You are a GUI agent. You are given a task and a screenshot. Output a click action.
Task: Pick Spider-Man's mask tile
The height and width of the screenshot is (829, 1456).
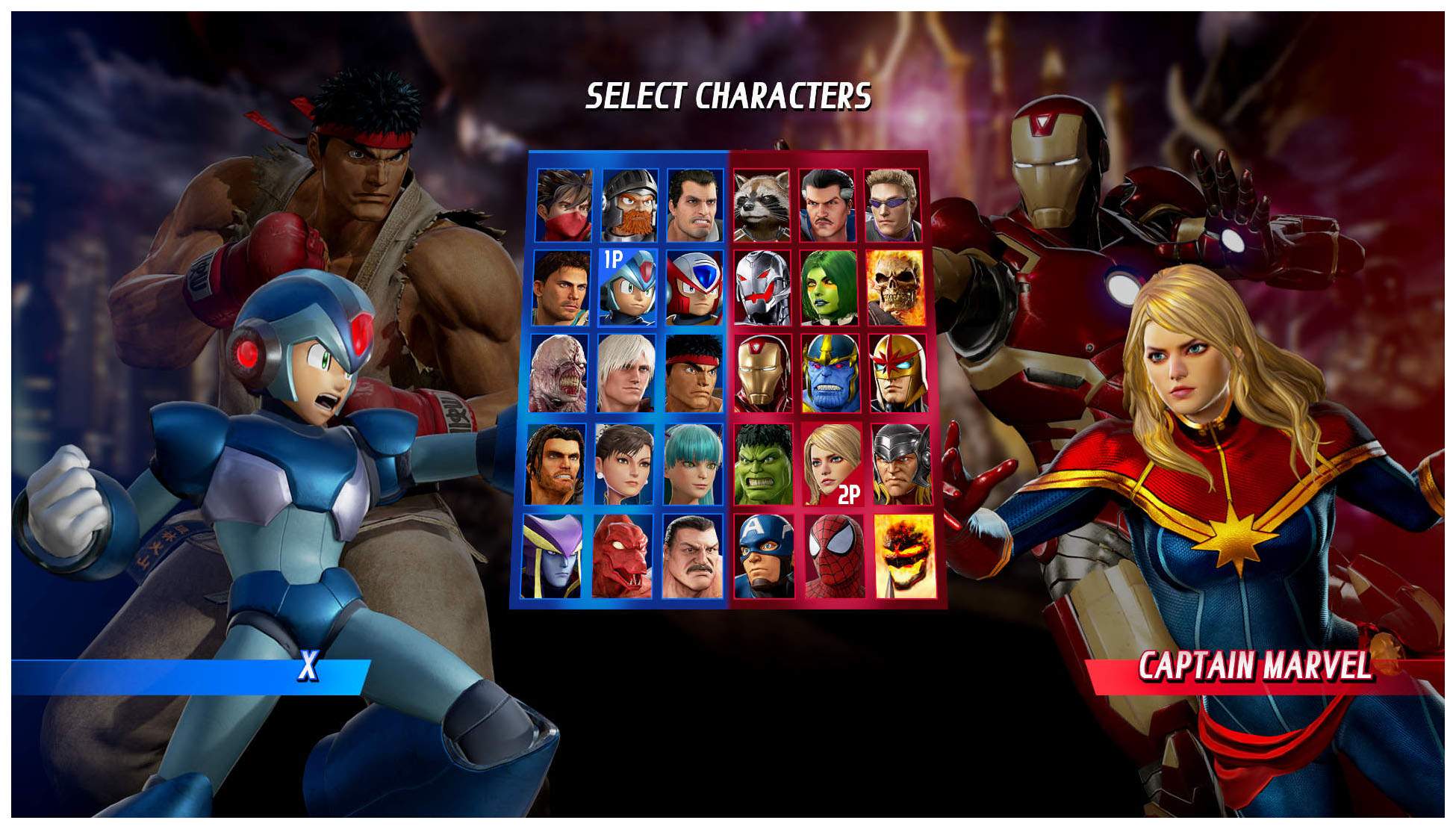[835, 556]
